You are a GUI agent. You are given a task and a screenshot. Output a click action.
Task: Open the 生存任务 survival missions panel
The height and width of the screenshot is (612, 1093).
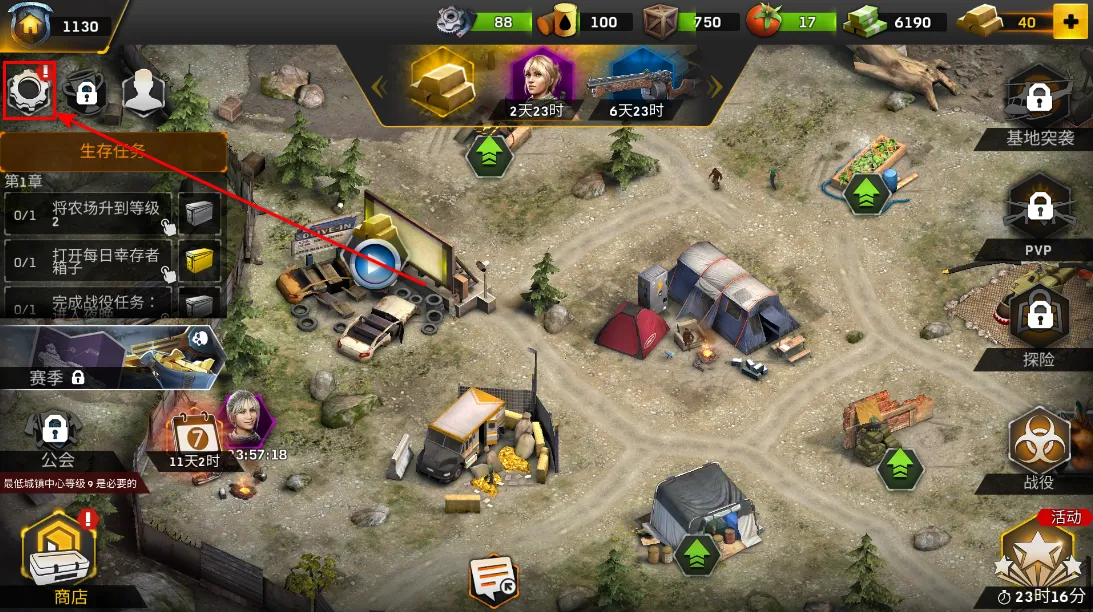pos(113,152)
